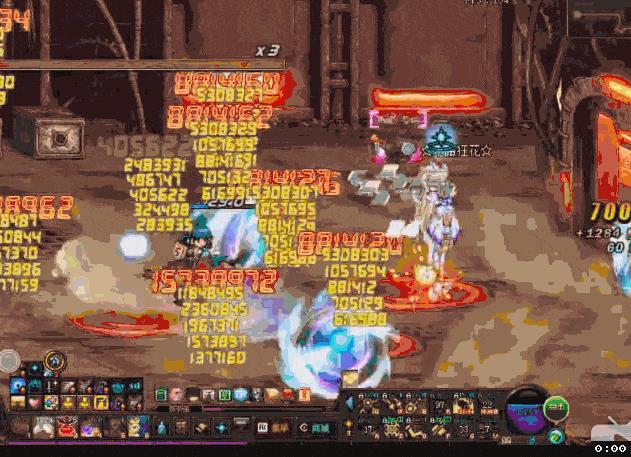
Task: Open the gold ring circular icon
Action: click(54, 360)
